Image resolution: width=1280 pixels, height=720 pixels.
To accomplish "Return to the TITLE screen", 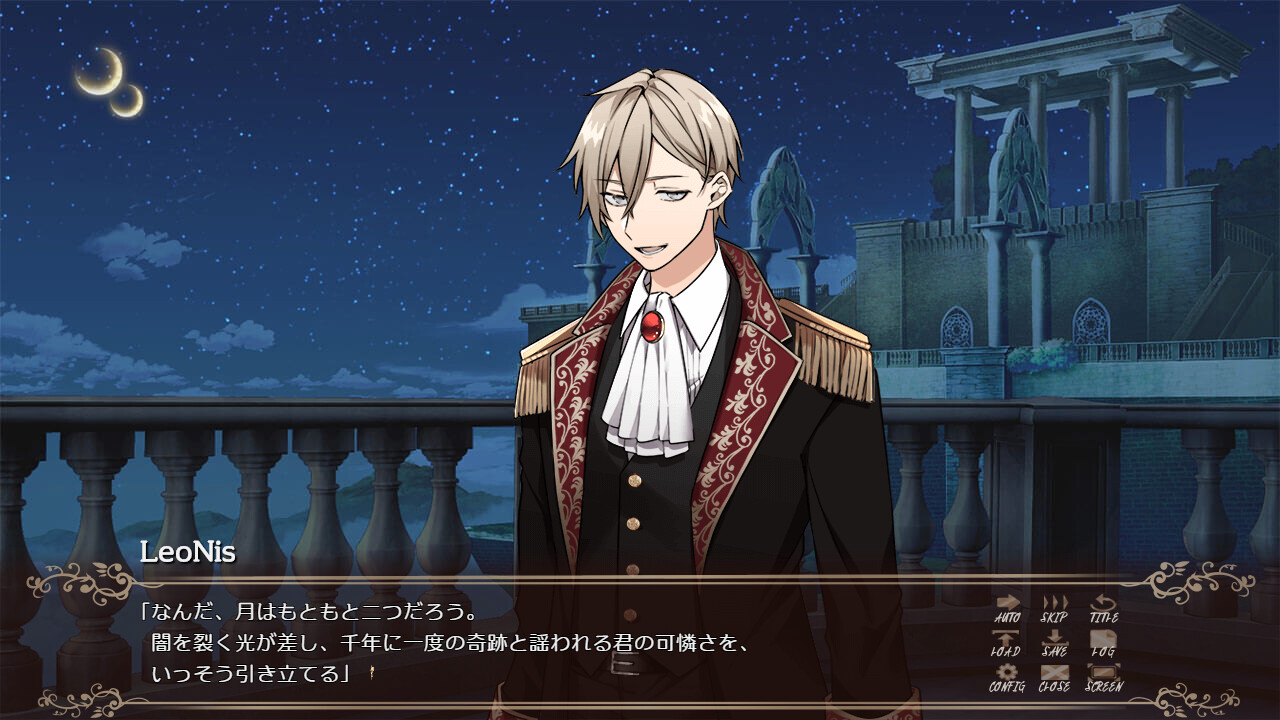I will click(x=1103, y=608).
